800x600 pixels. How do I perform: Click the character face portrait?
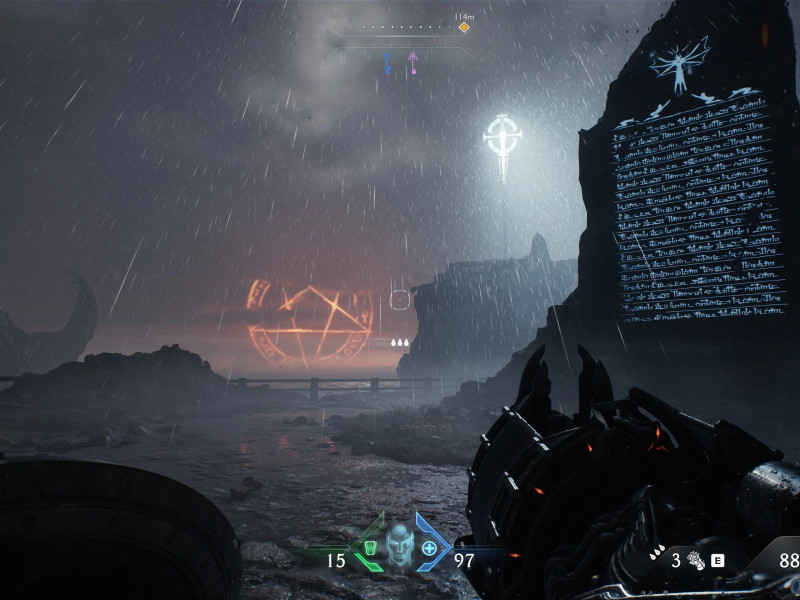[399, 547]
